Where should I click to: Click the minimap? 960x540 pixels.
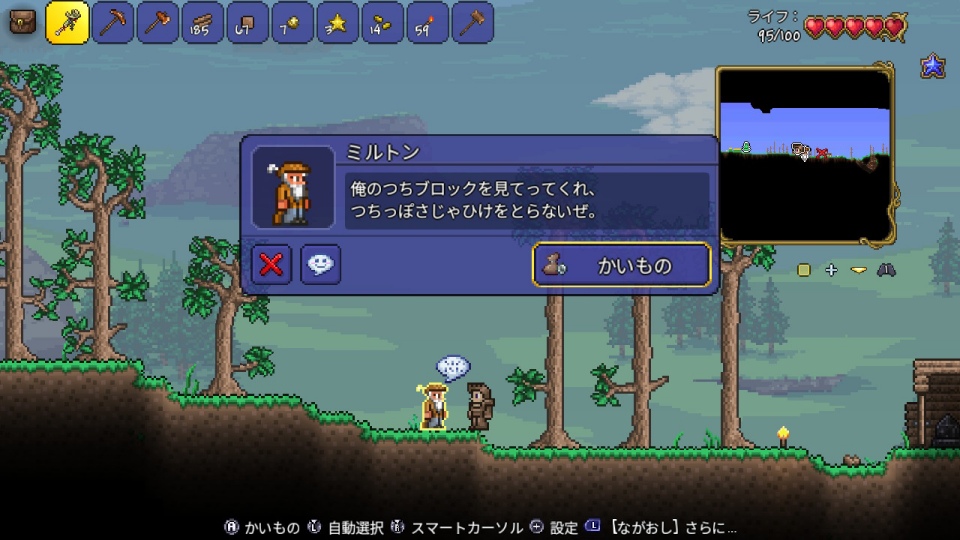(x=805, y=154)
